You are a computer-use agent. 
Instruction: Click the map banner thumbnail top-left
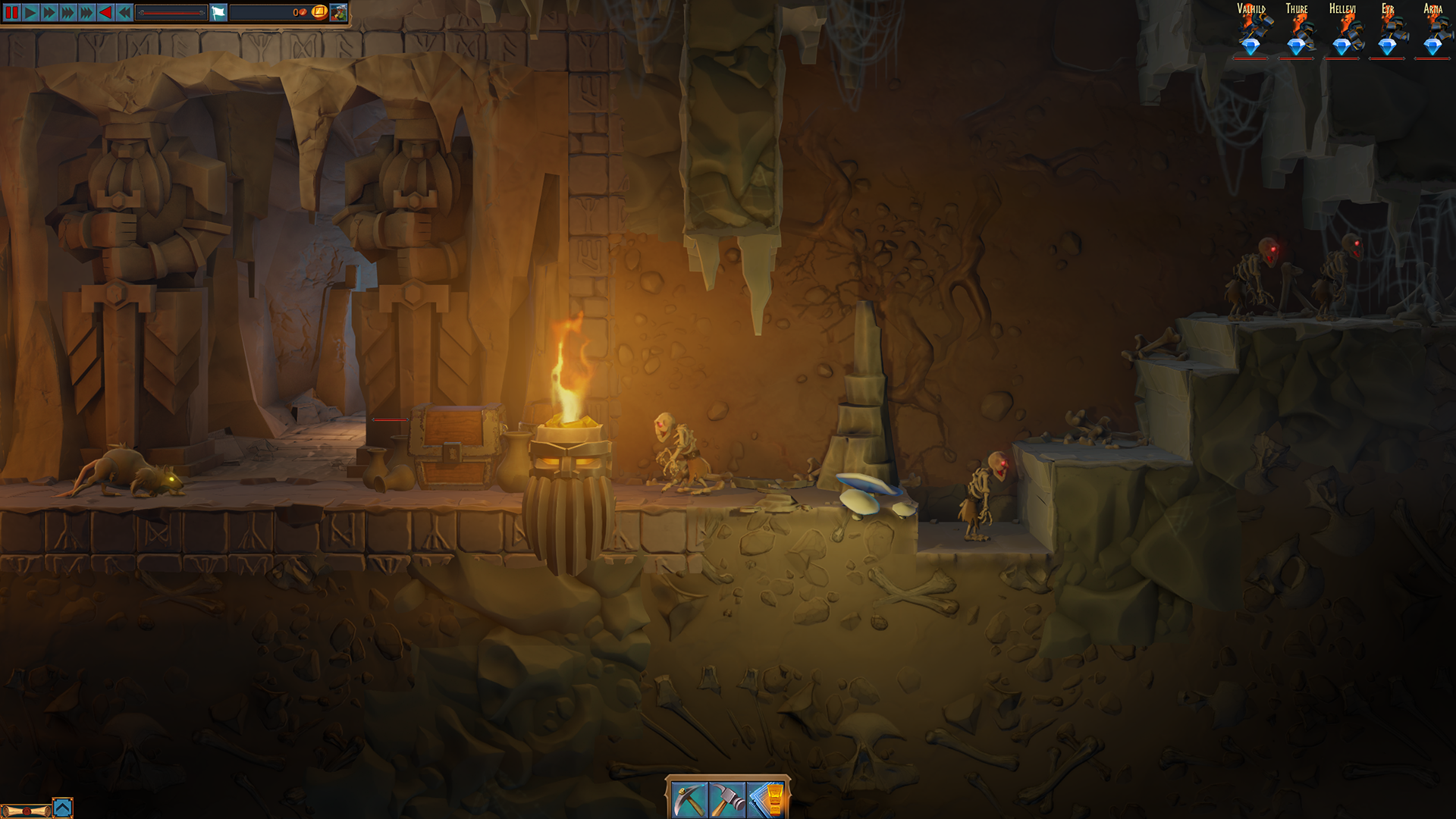click(x=340, y=13)
